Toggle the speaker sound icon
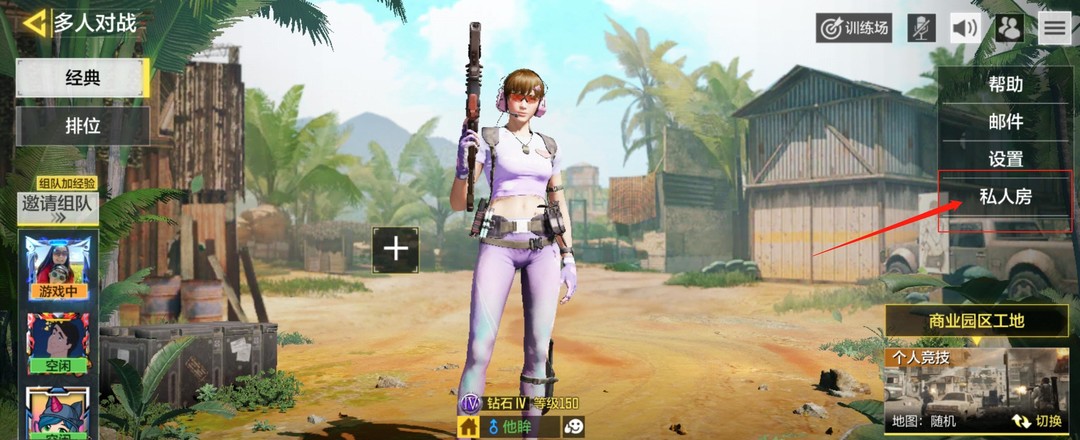Image resolution: width=1080 pixels, height=440 pixels. coord(965,28)
